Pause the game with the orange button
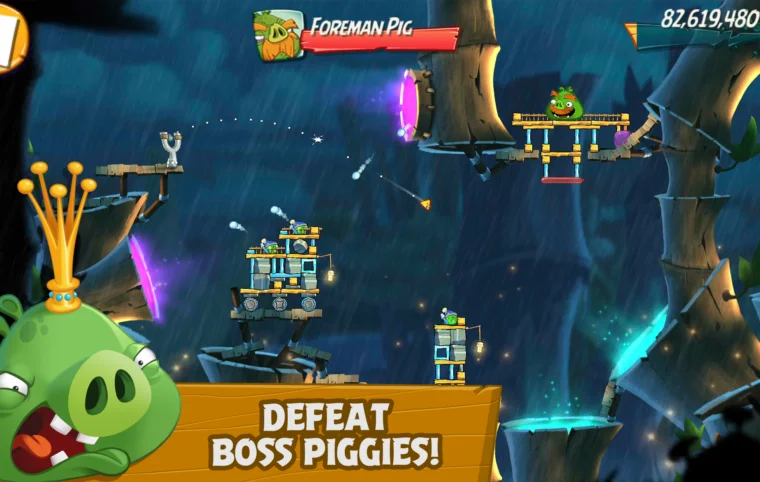 click(10, 36)
